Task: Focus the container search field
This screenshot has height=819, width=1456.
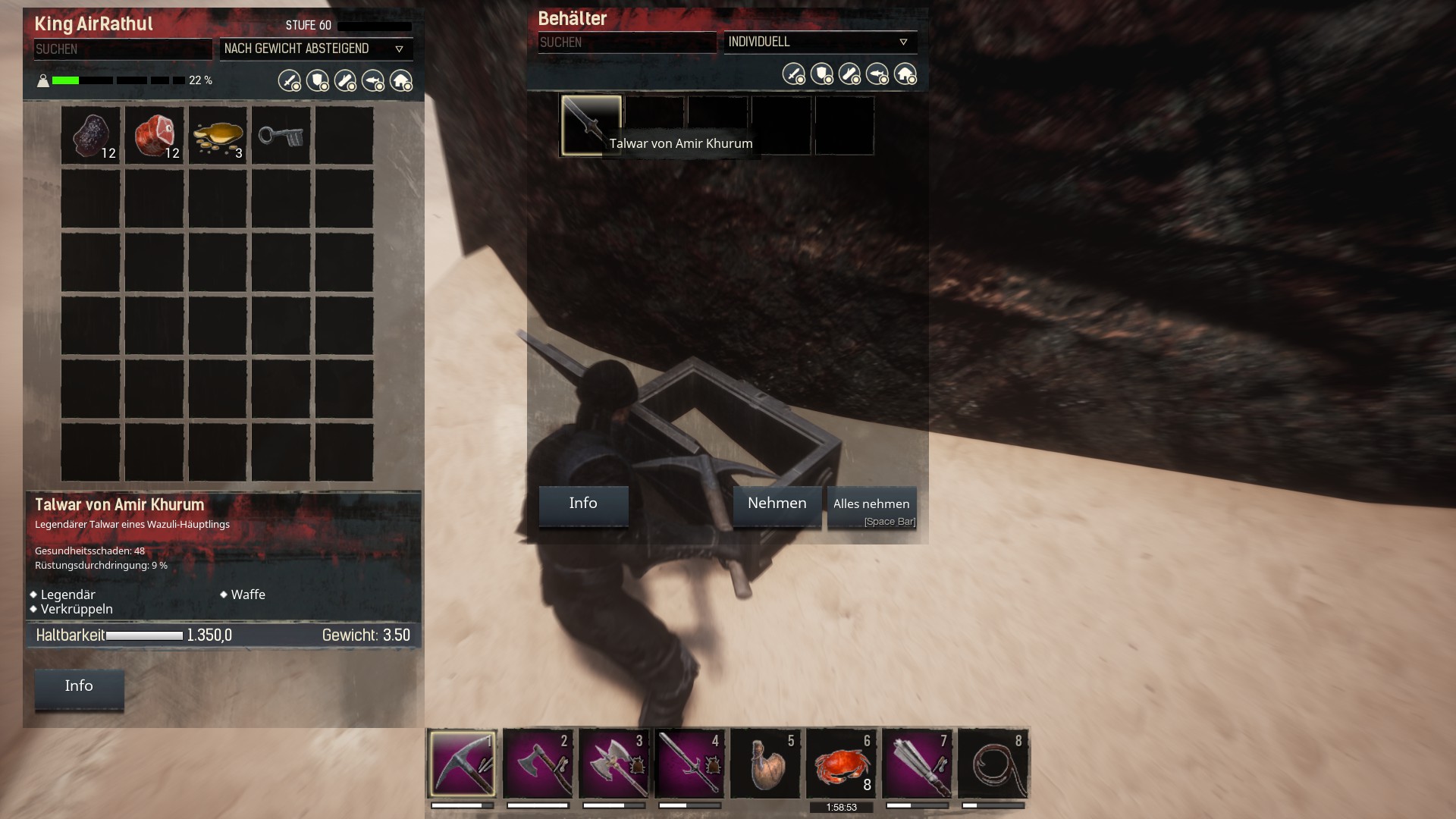Action: pyautogui.click(x=626, y=42)
